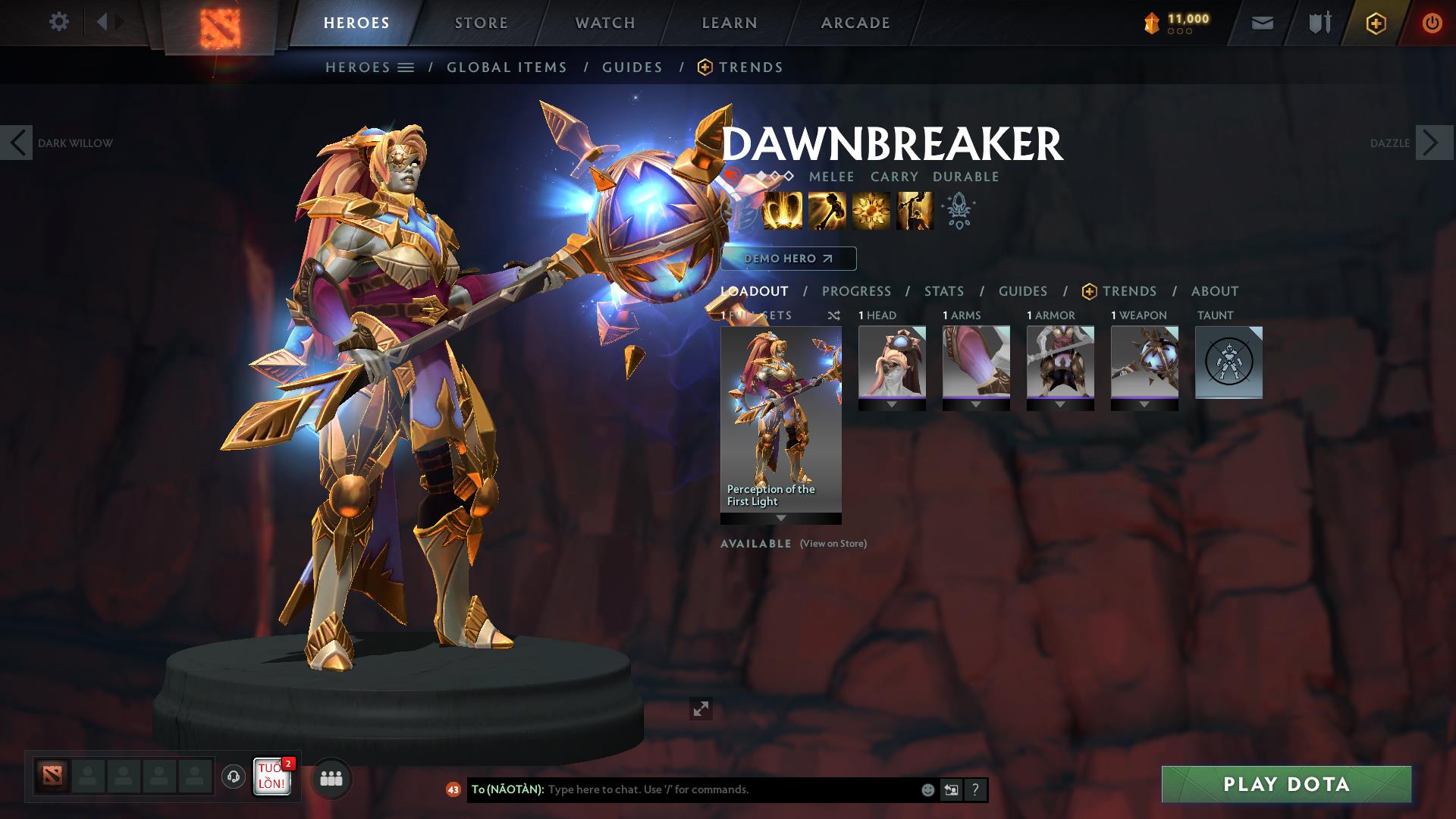The height and width of the screenshot is (819, 1456).
Task: Switch to the STATS tab
Action: tap(943, 290)
